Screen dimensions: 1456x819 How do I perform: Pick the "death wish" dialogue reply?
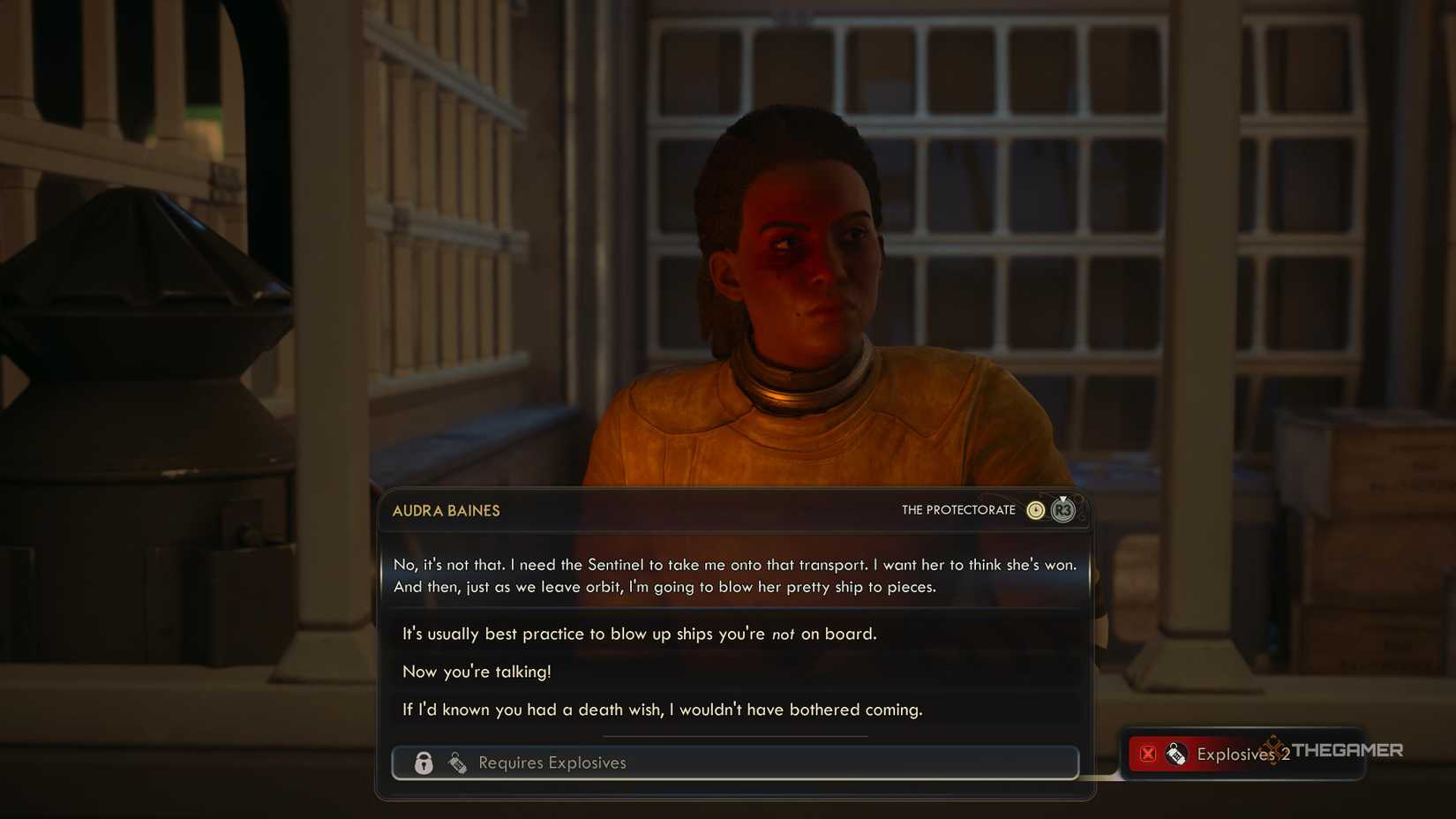pos(662,710)
